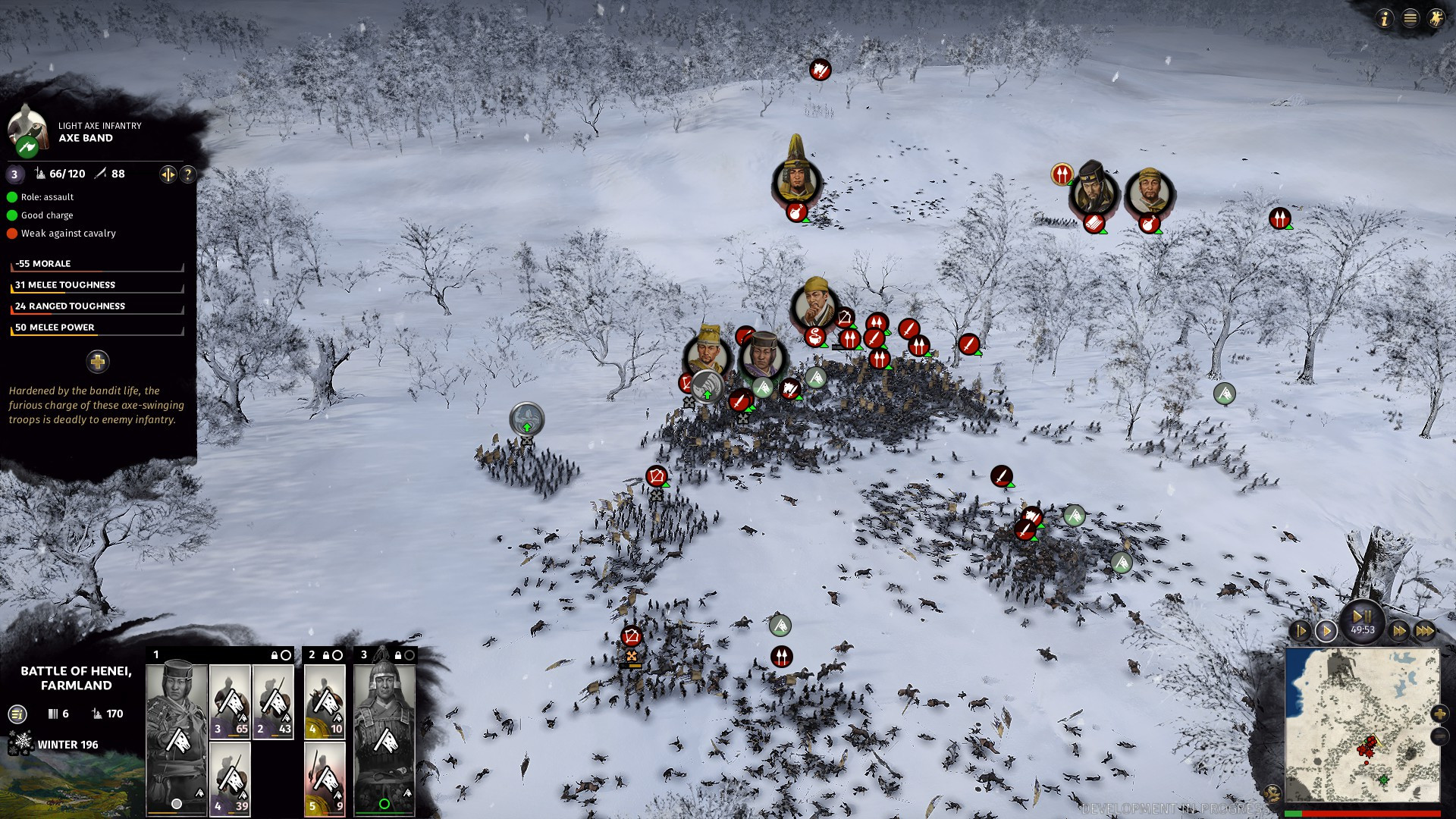Viewport: 1456px width, 819px height.
Task: Open the battle info list icon
Action: coord(17,714)
